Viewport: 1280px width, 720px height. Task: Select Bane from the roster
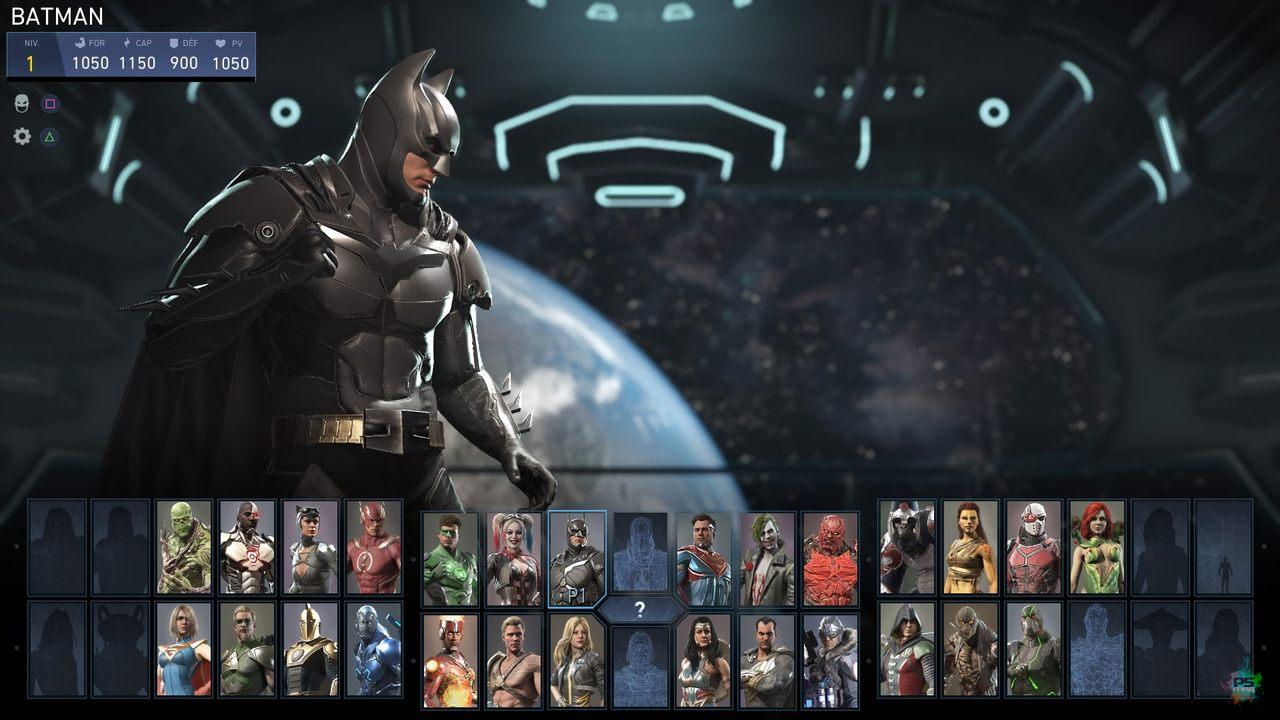click(1034, 648)
